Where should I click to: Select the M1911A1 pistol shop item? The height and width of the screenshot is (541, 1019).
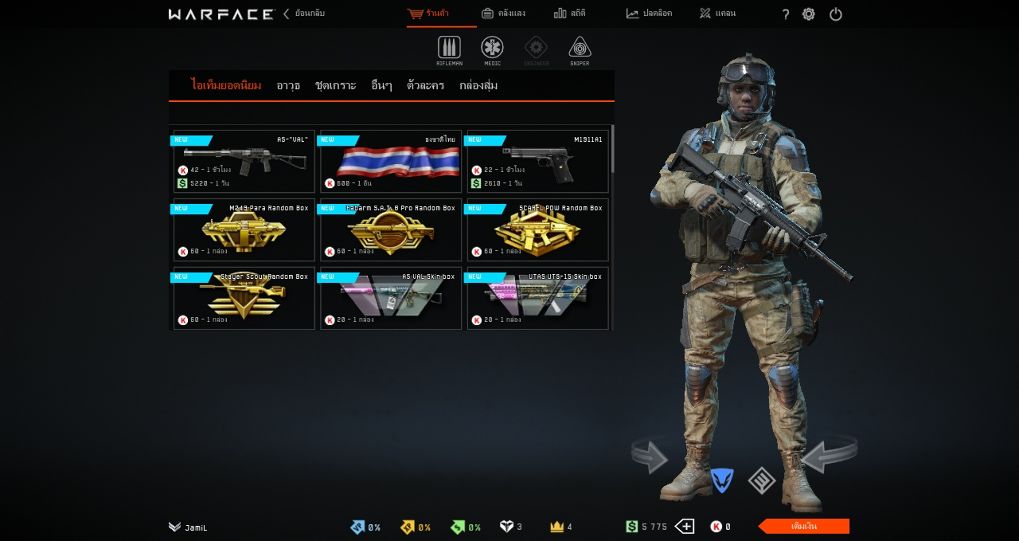(x=537, y=162)
